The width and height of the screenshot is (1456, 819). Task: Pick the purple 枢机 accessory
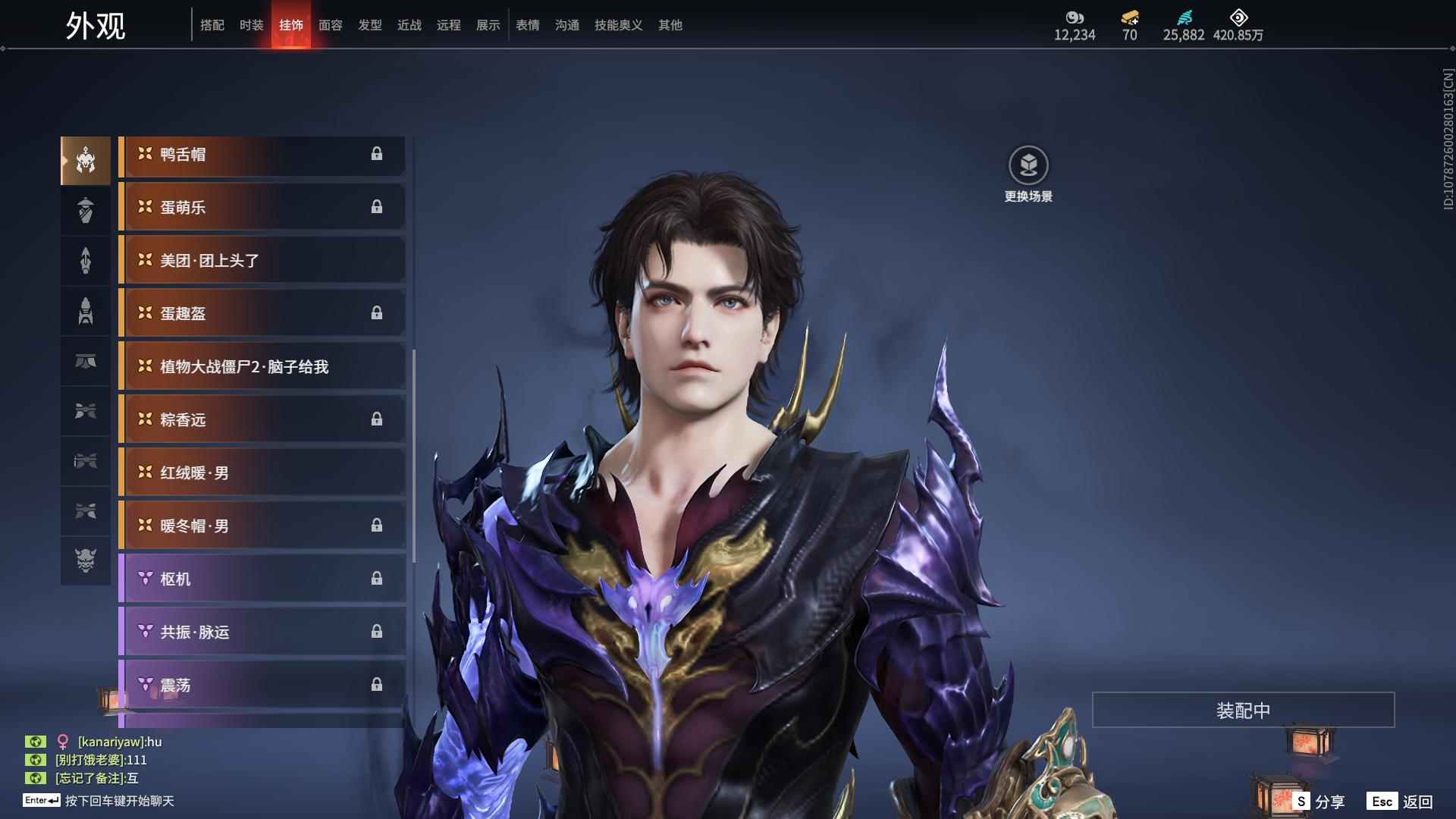tap(262, 579)
